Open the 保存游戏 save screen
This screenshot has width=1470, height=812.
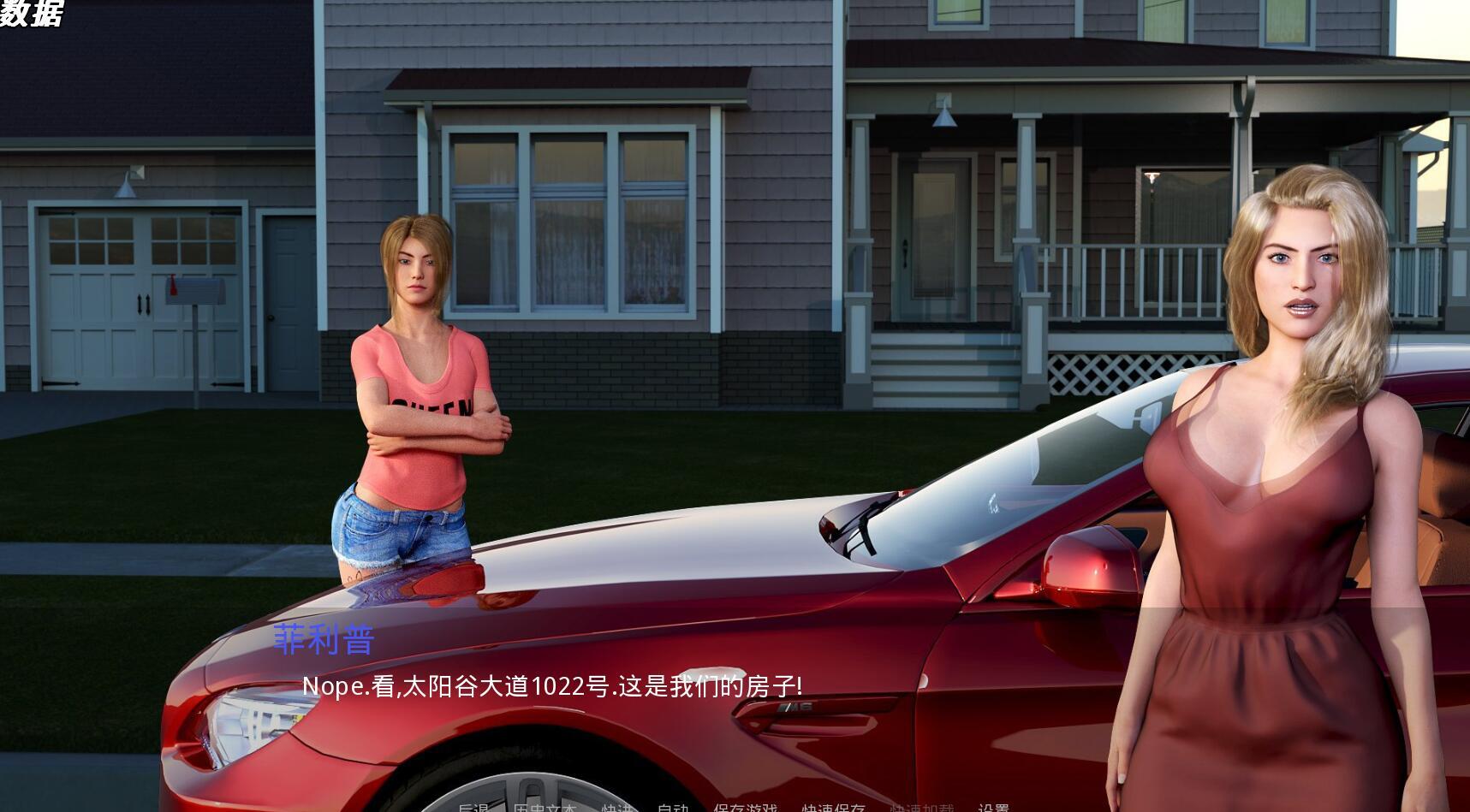click(746, 807)
